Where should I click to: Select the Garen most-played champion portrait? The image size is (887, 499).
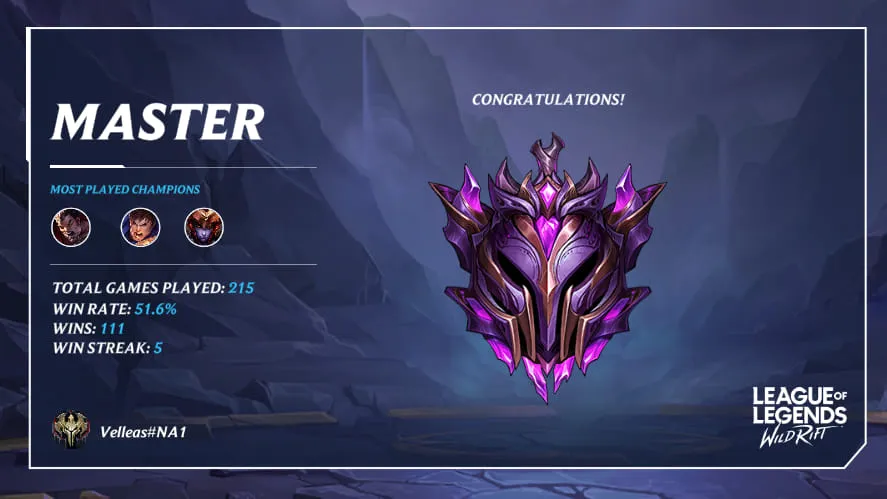(140, 227)
